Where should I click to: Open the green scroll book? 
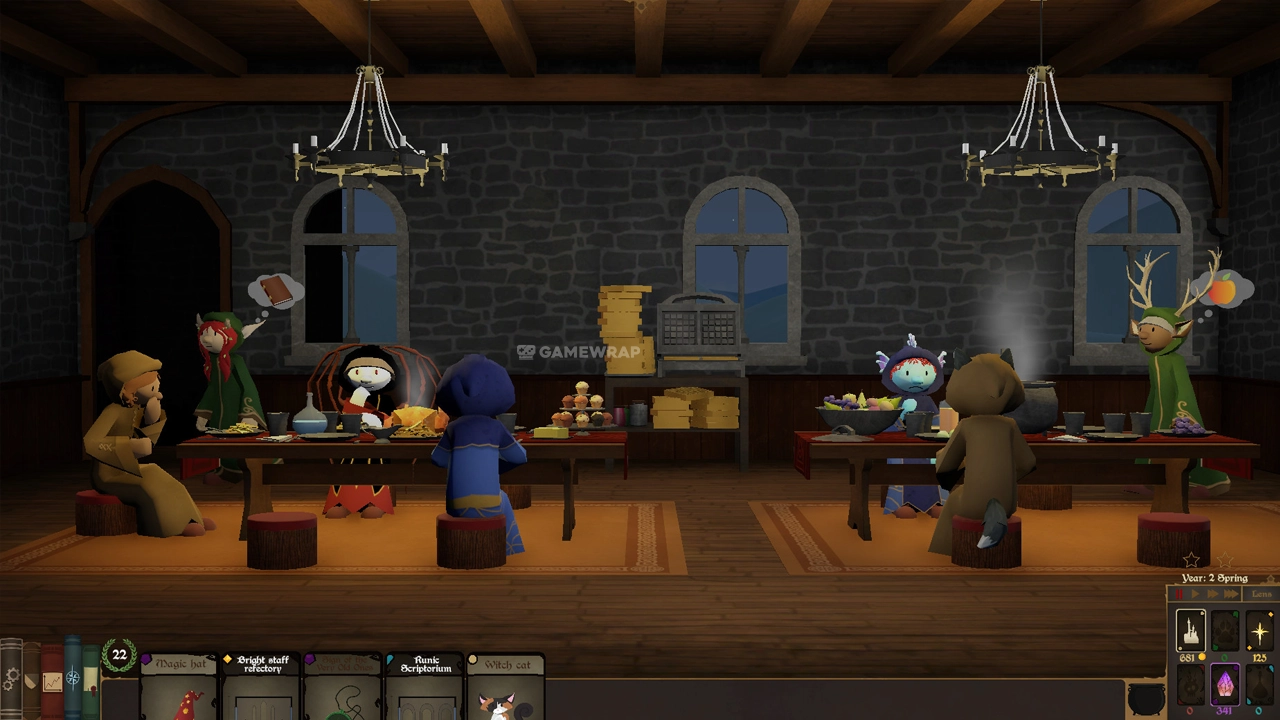point(91,680)
